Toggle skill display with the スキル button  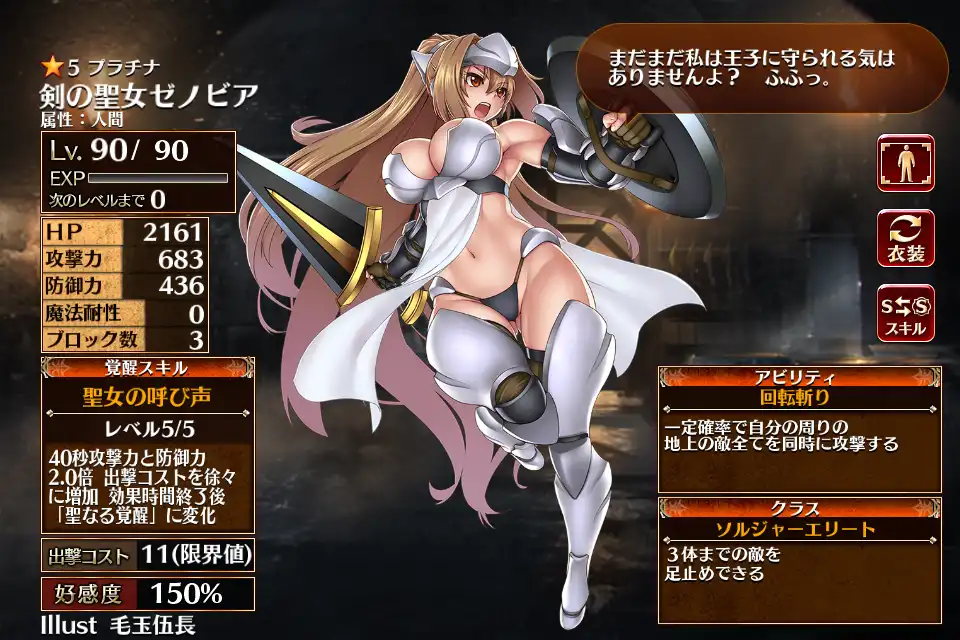pyautogui.click(x=905, y=313)
